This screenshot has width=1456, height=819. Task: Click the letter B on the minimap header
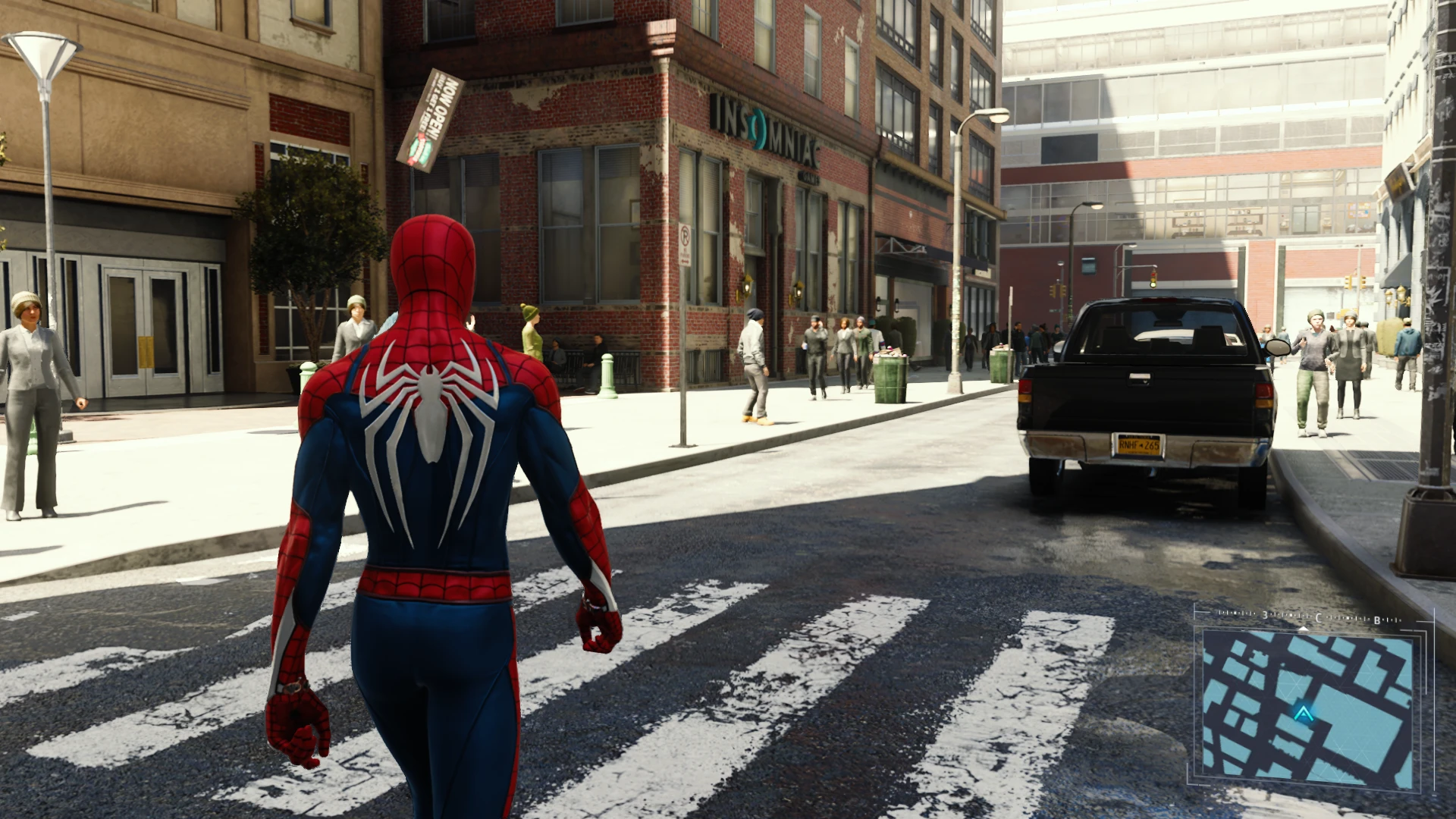click(1376, 620)
